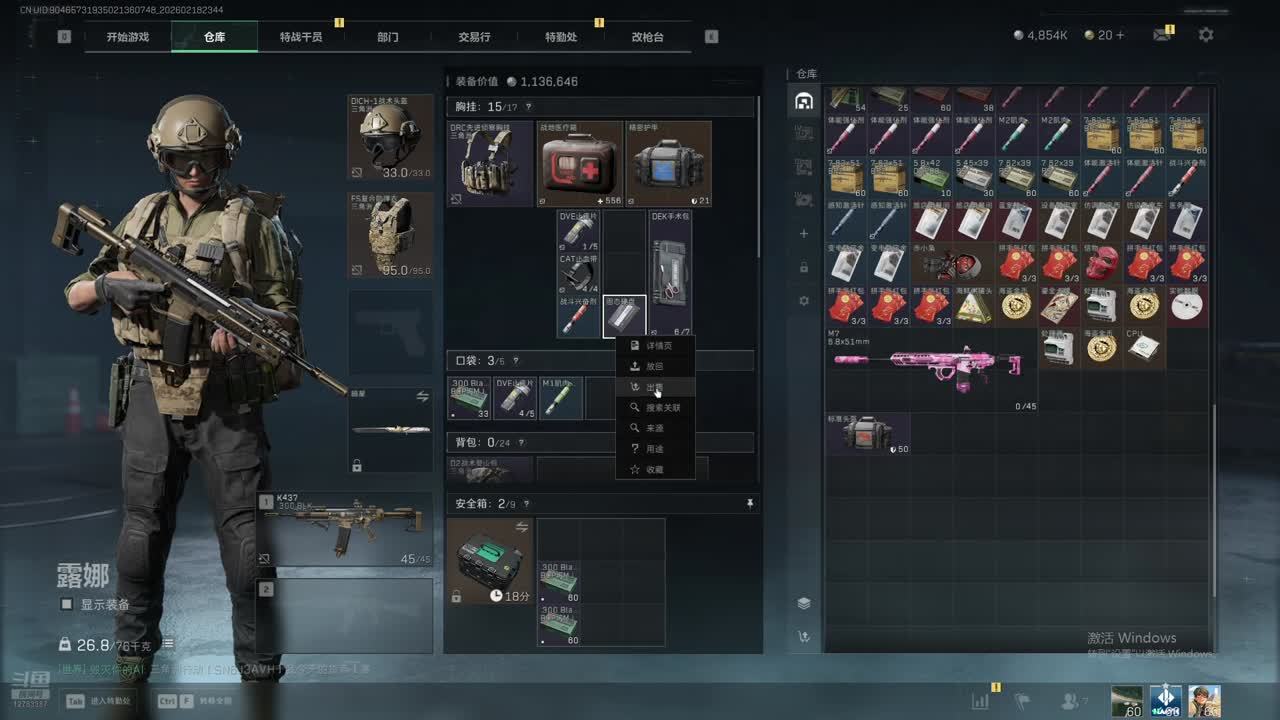
Task: Choose 放回 in the context menu
Action: [654, 366]
